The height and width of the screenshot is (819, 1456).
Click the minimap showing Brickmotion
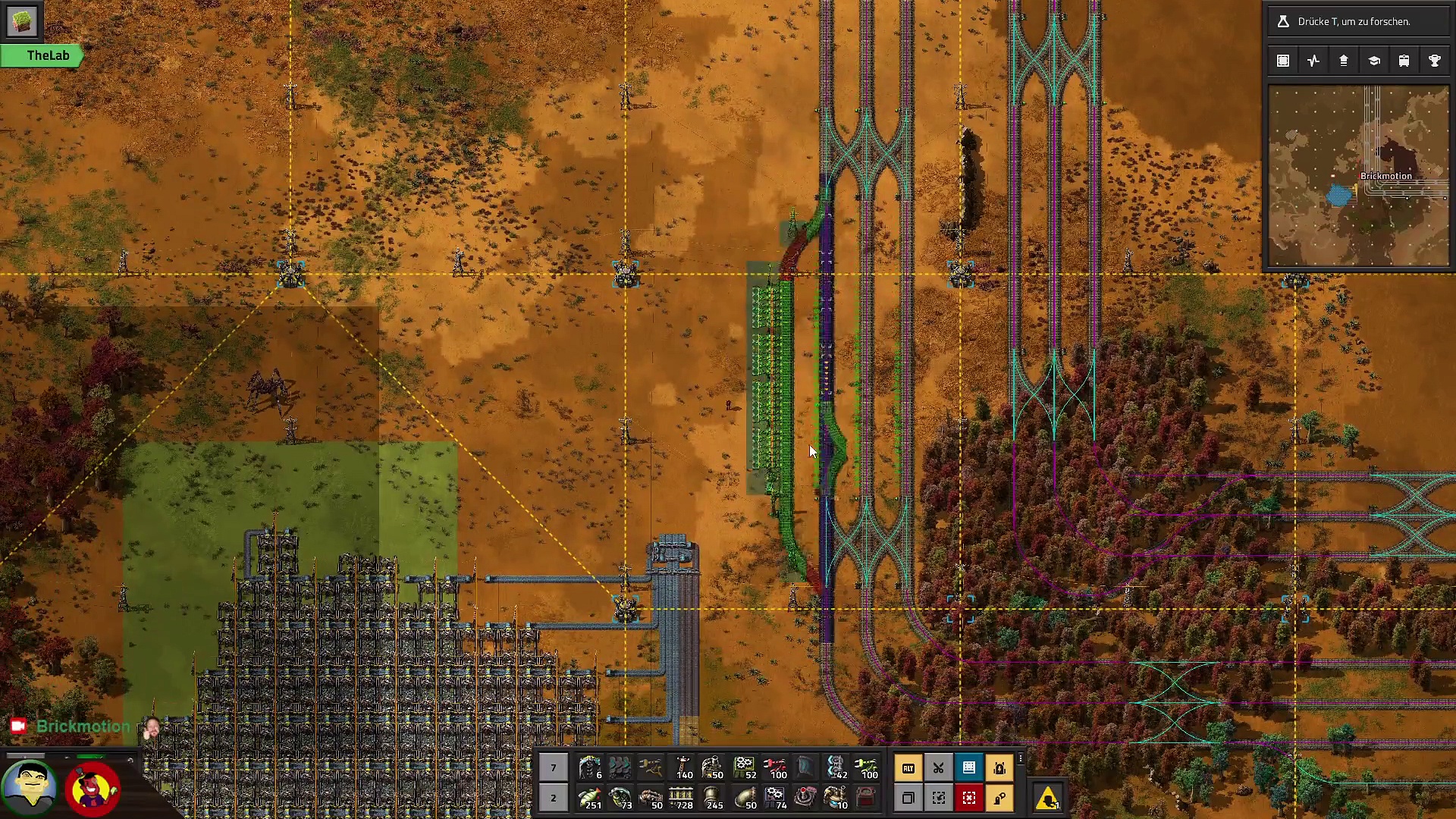[1358, 176]
